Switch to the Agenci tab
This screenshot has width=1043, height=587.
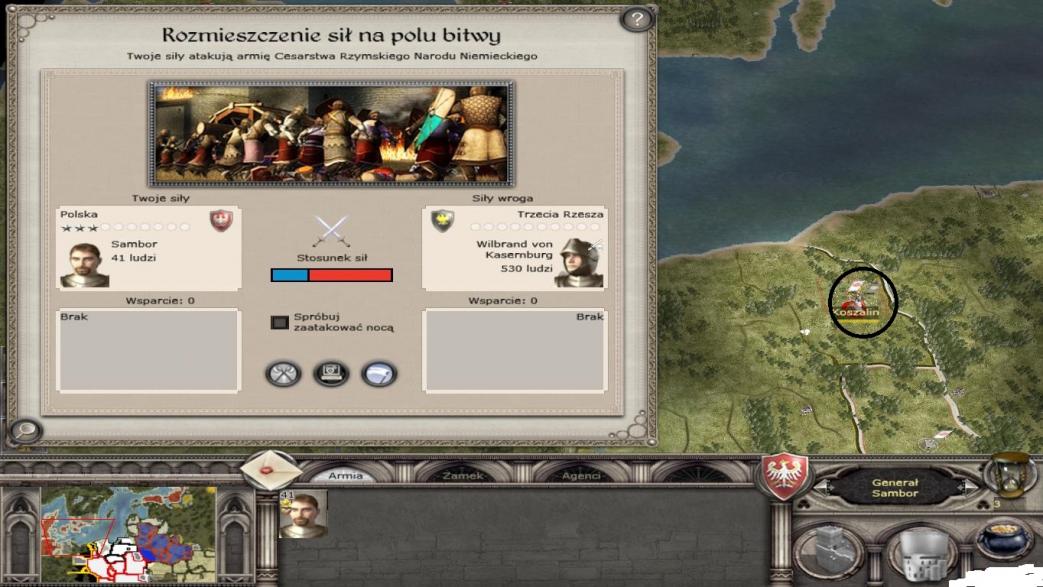[581, 476]
